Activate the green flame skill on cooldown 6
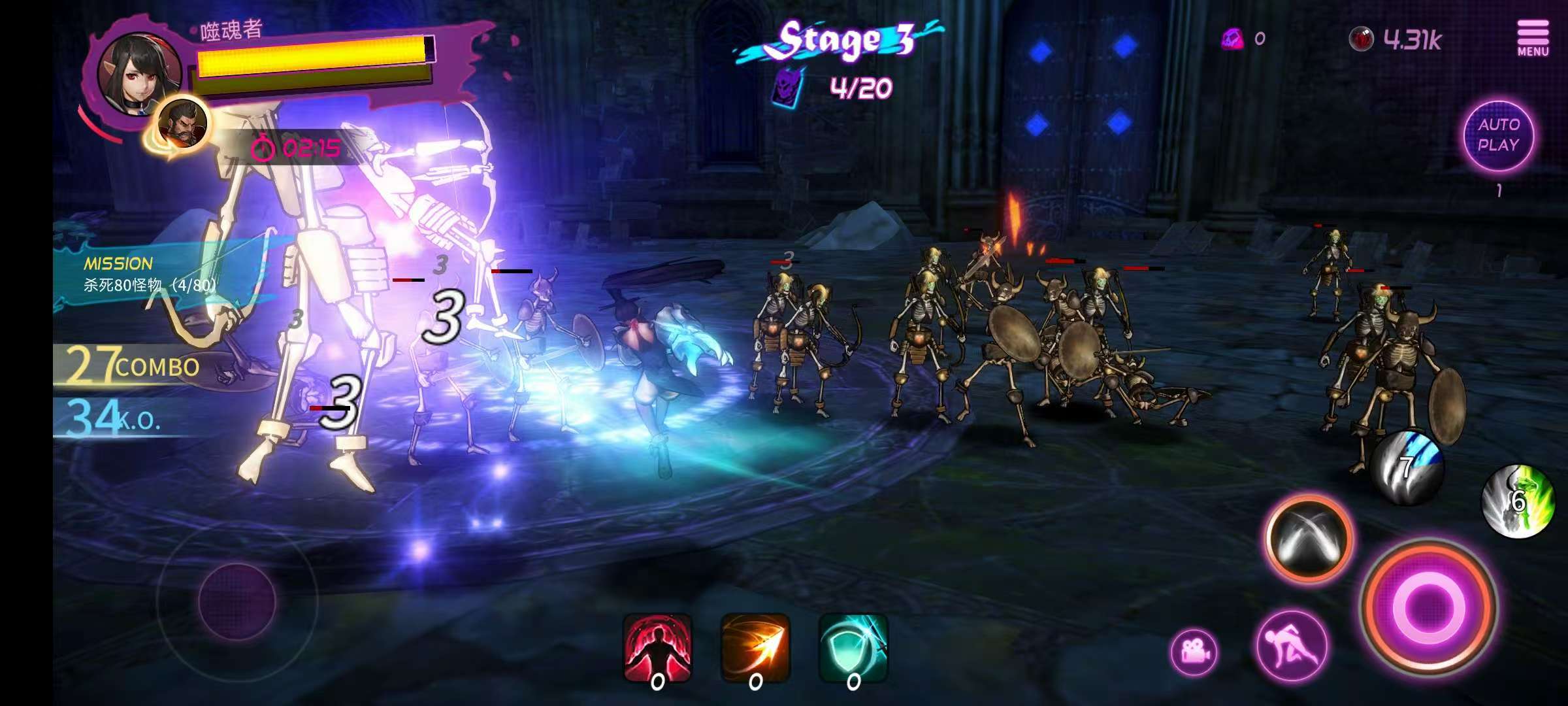The image size is (1568, 706). pos(1517,501)
